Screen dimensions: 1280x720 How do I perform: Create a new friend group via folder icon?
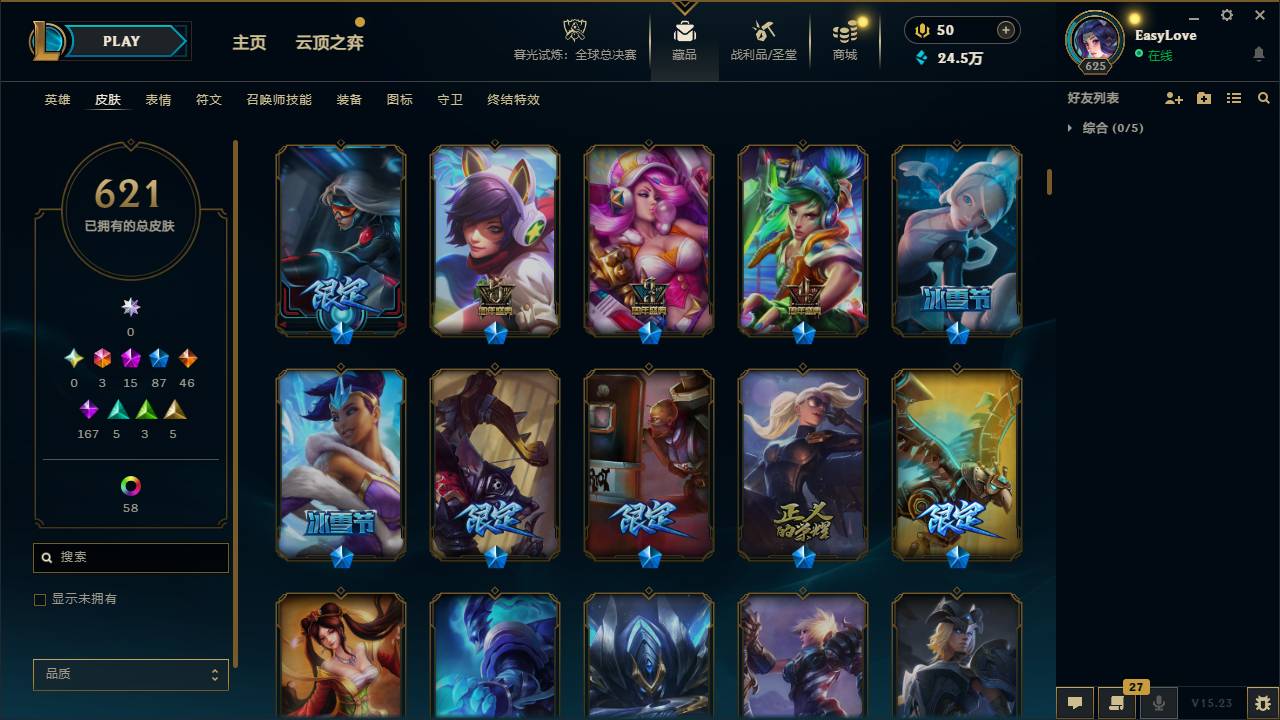pyautogui.click(x=1203, y=98)
